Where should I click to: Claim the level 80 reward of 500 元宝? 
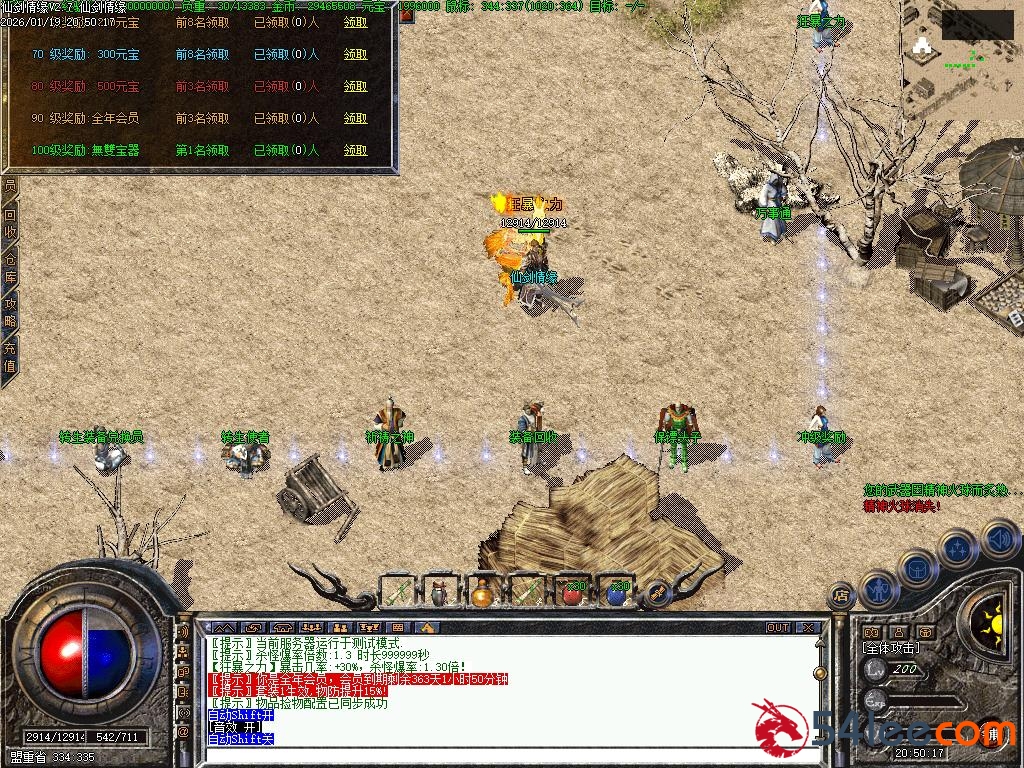355,87
